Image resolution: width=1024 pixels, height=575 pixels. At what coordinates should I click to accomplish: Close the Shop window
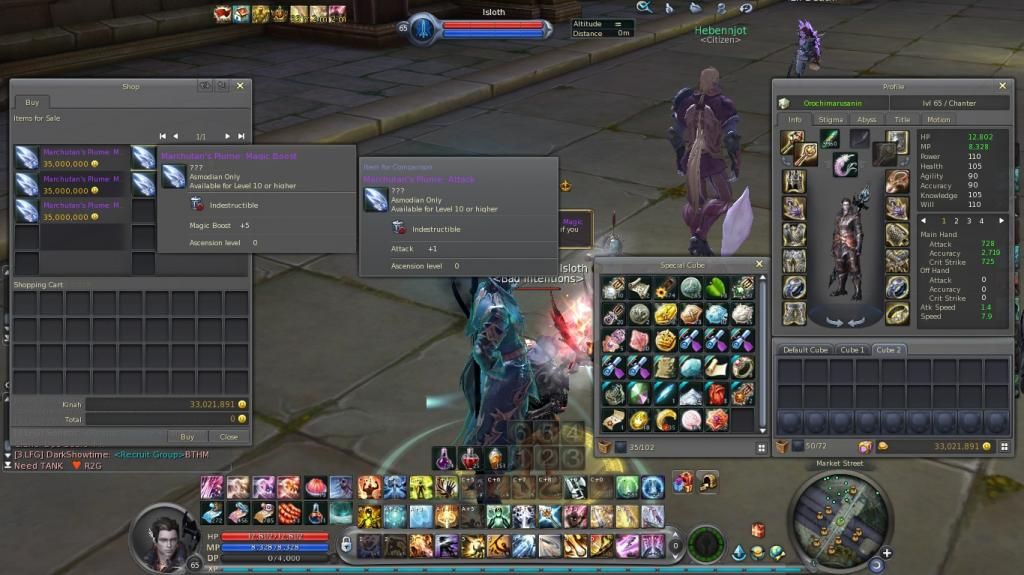tap(241, 86)
